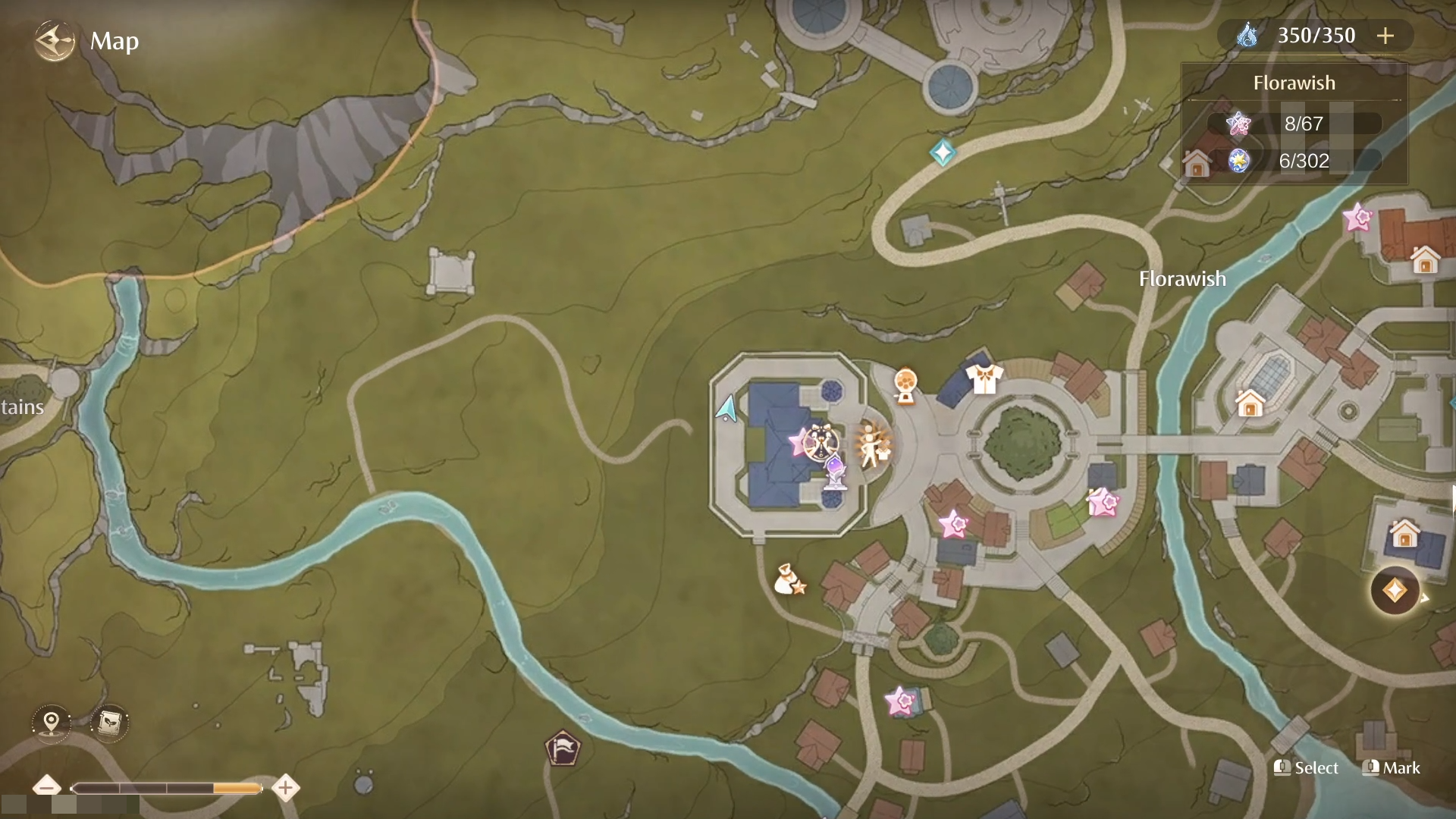Click the gold diamond tracker on the right edge

click(1395, 591)
